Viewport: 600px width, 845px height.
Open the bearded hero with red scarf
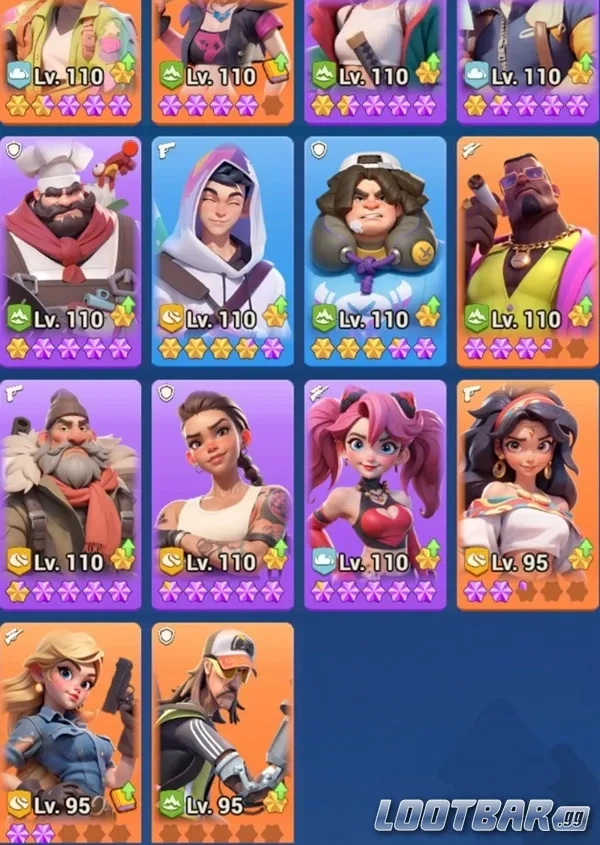point(71,493)
